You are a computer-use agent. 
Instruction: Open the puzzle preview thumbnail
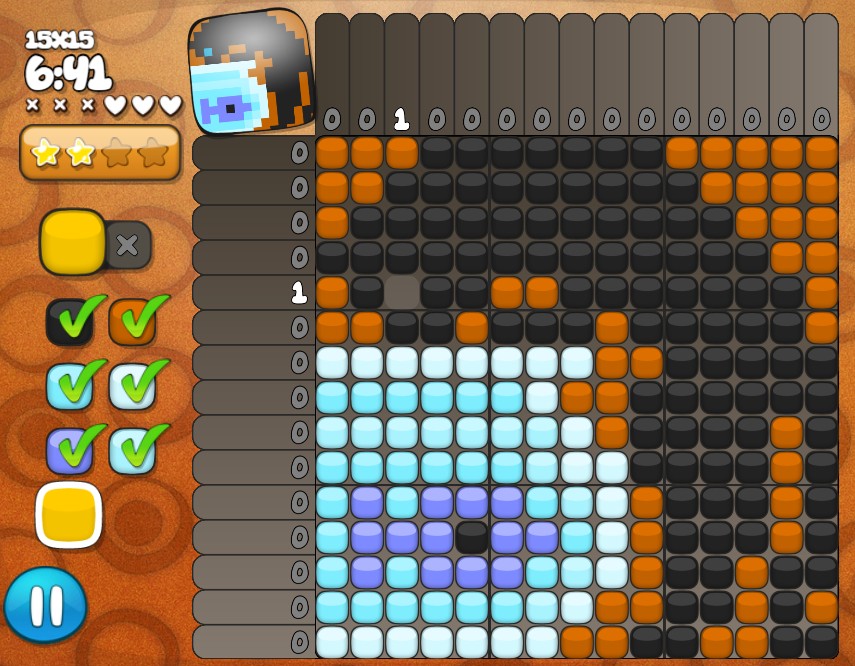(252, 72)
